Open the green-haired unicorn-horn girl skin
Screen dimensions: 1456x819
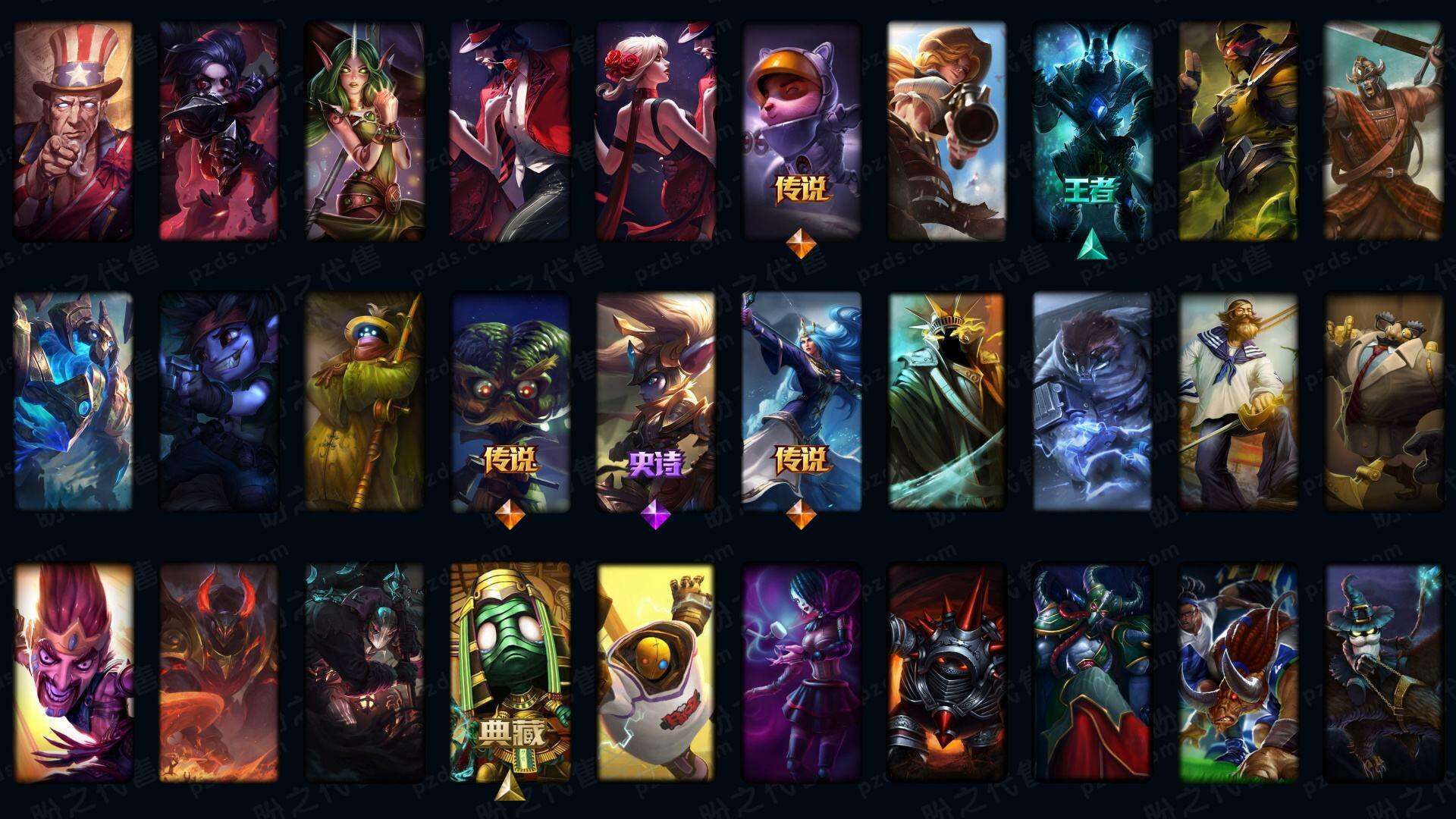pyautogui.click(x=364, y=130)
